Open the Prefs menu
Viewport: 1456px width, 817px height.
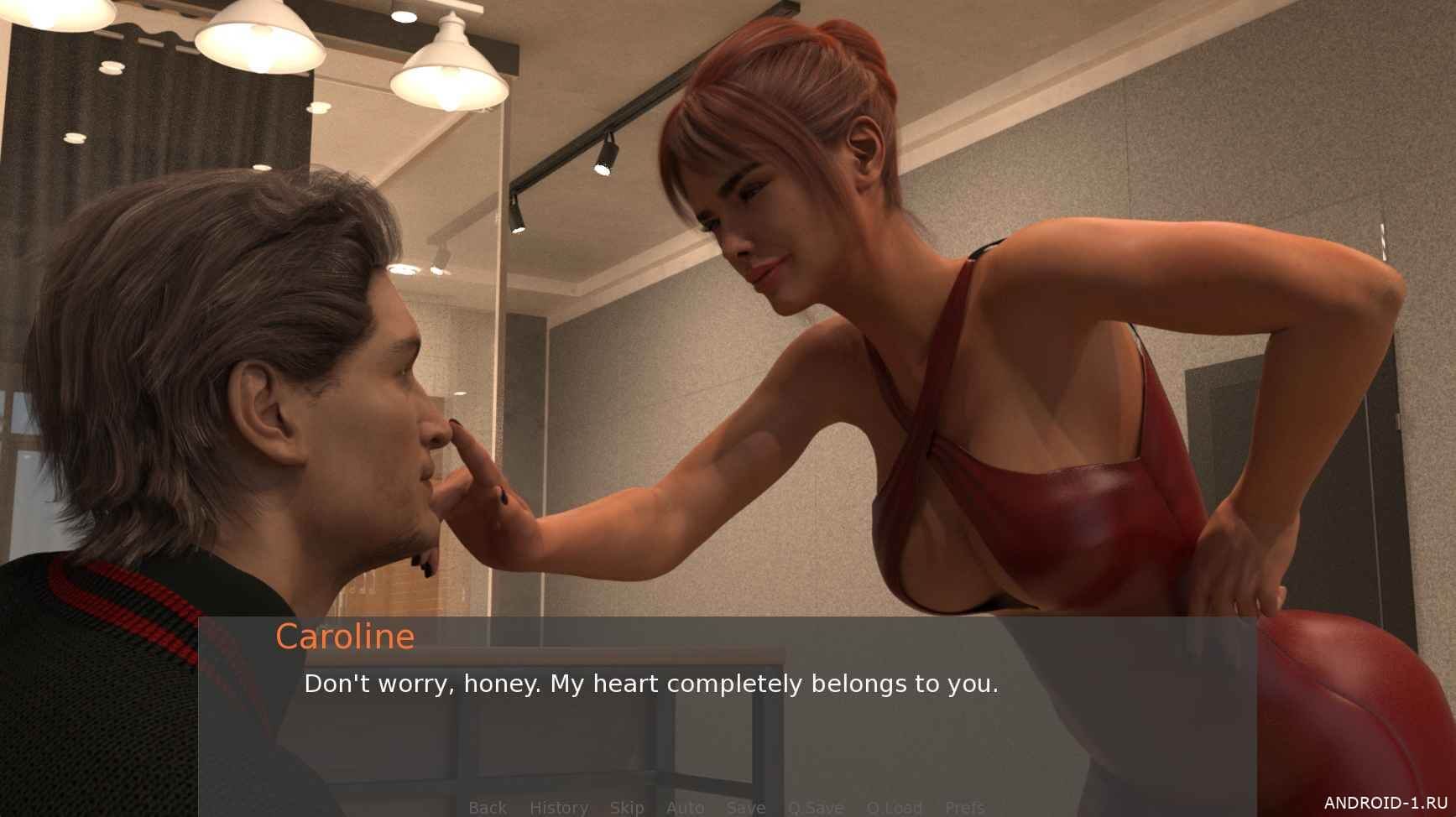tap(964, 807)
